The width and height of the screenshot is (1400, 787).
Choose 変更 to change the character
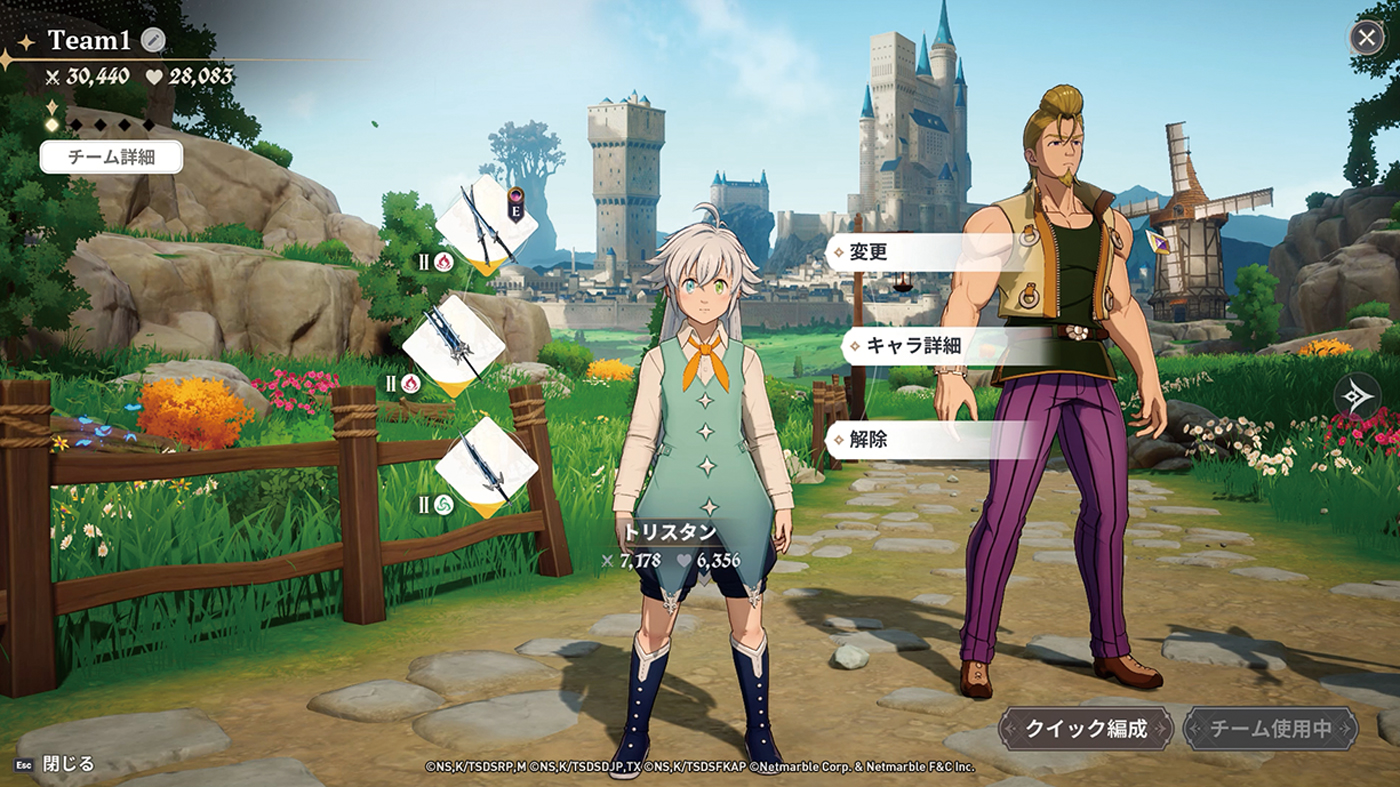pyautogui.click(x=869, y=252)
